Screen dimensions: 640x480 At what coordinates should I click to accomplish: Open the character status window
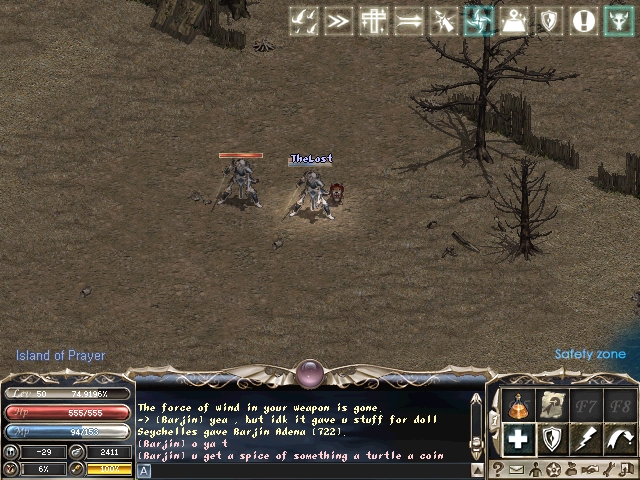pyautogui.click(x=535, y=469)
